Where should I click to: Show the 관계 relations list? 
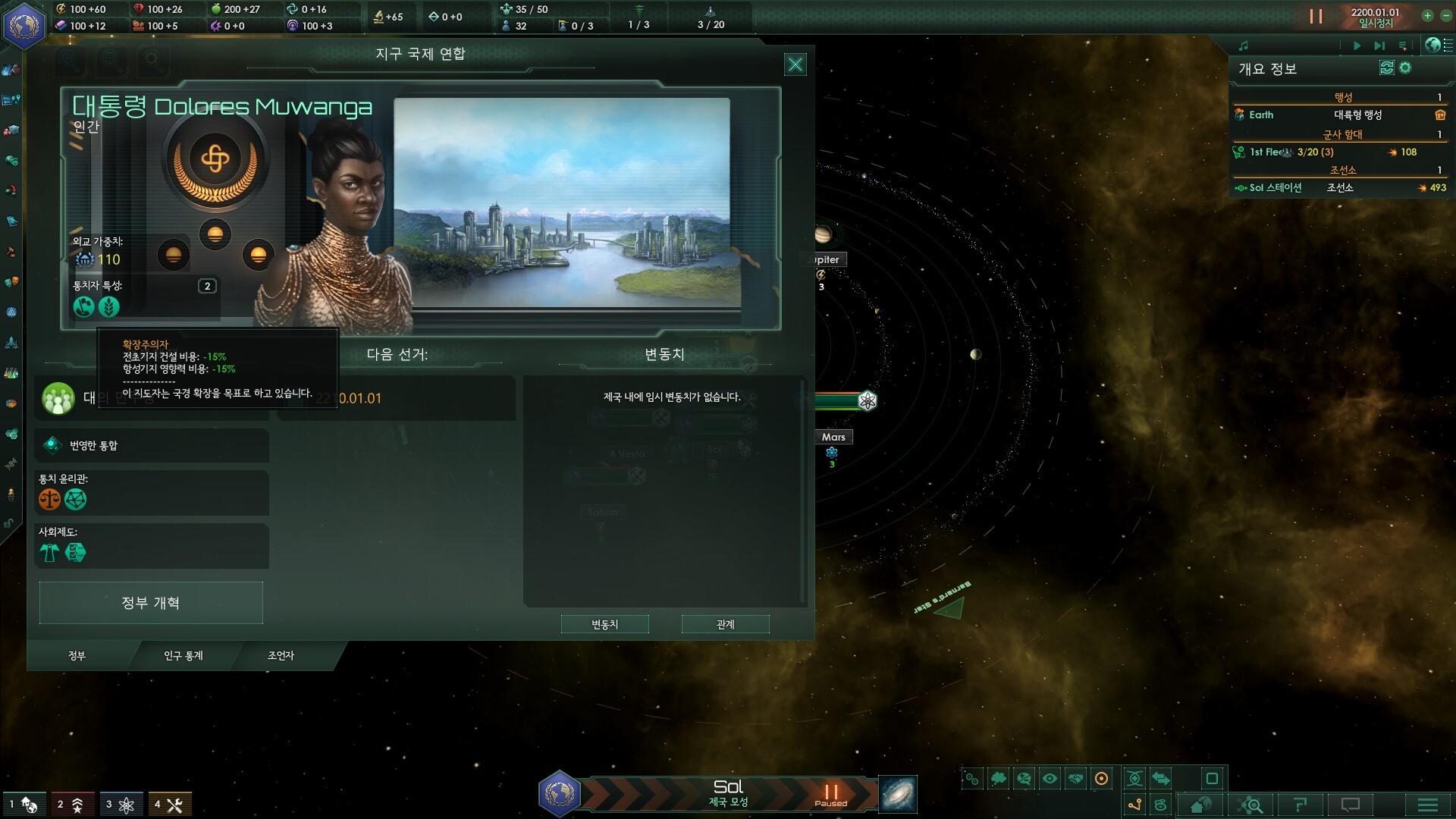point(725,624)
